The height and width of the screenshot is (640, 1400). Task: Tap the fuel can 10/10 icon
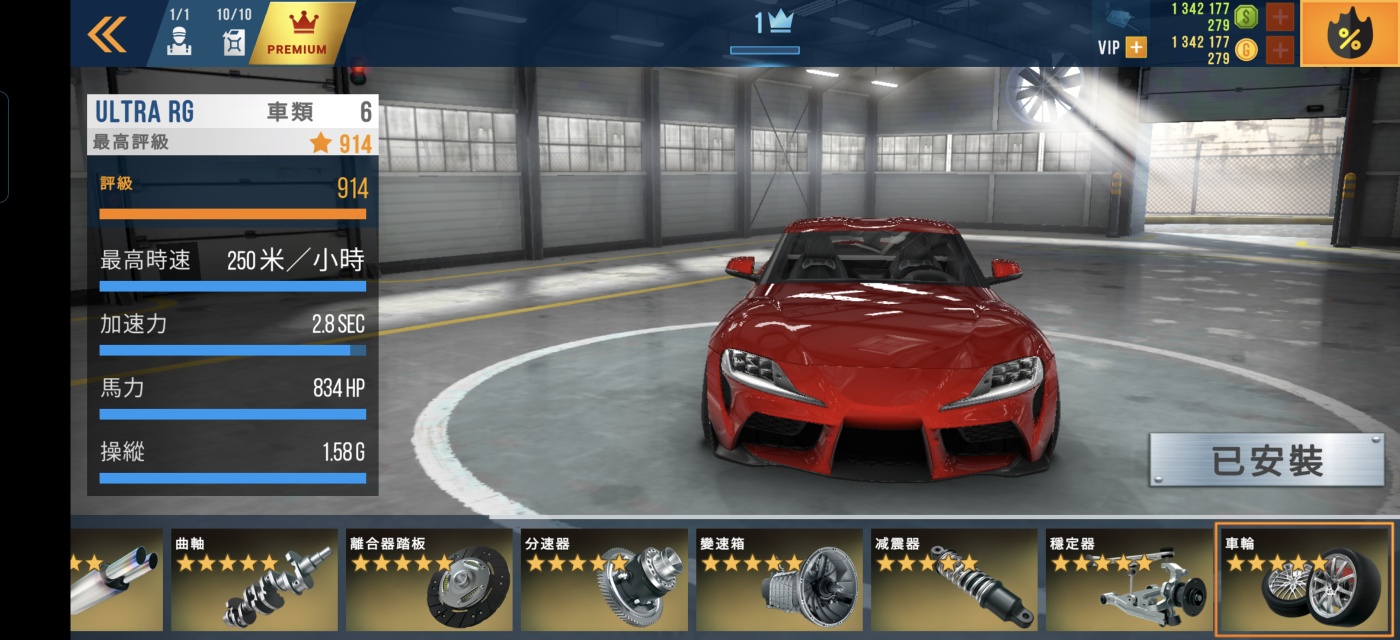pyautogui.click(x=234, y=33)
